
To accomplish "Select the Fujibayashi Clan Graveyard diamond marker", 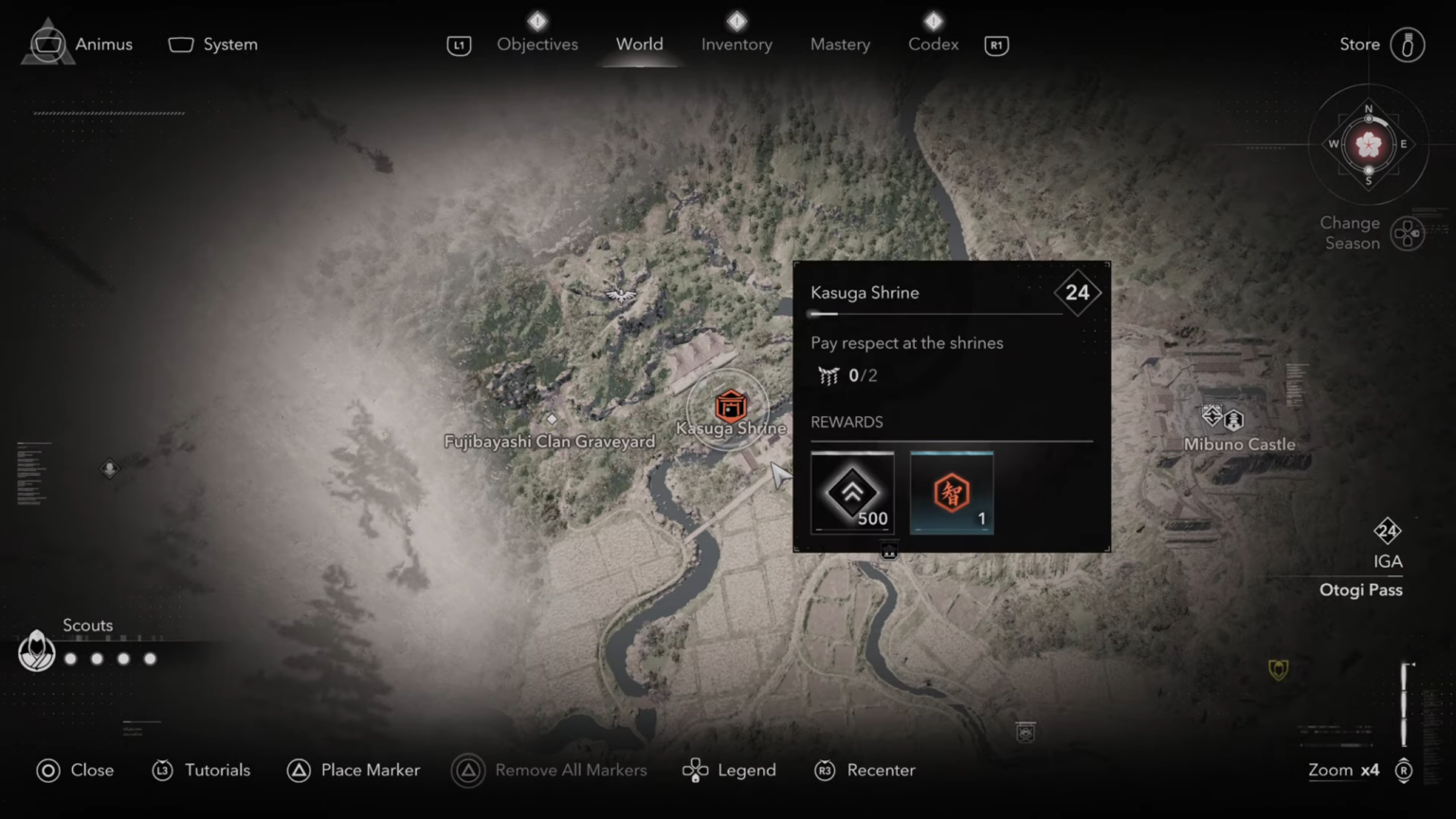I will pyautogui.click(x=553, y=418).
